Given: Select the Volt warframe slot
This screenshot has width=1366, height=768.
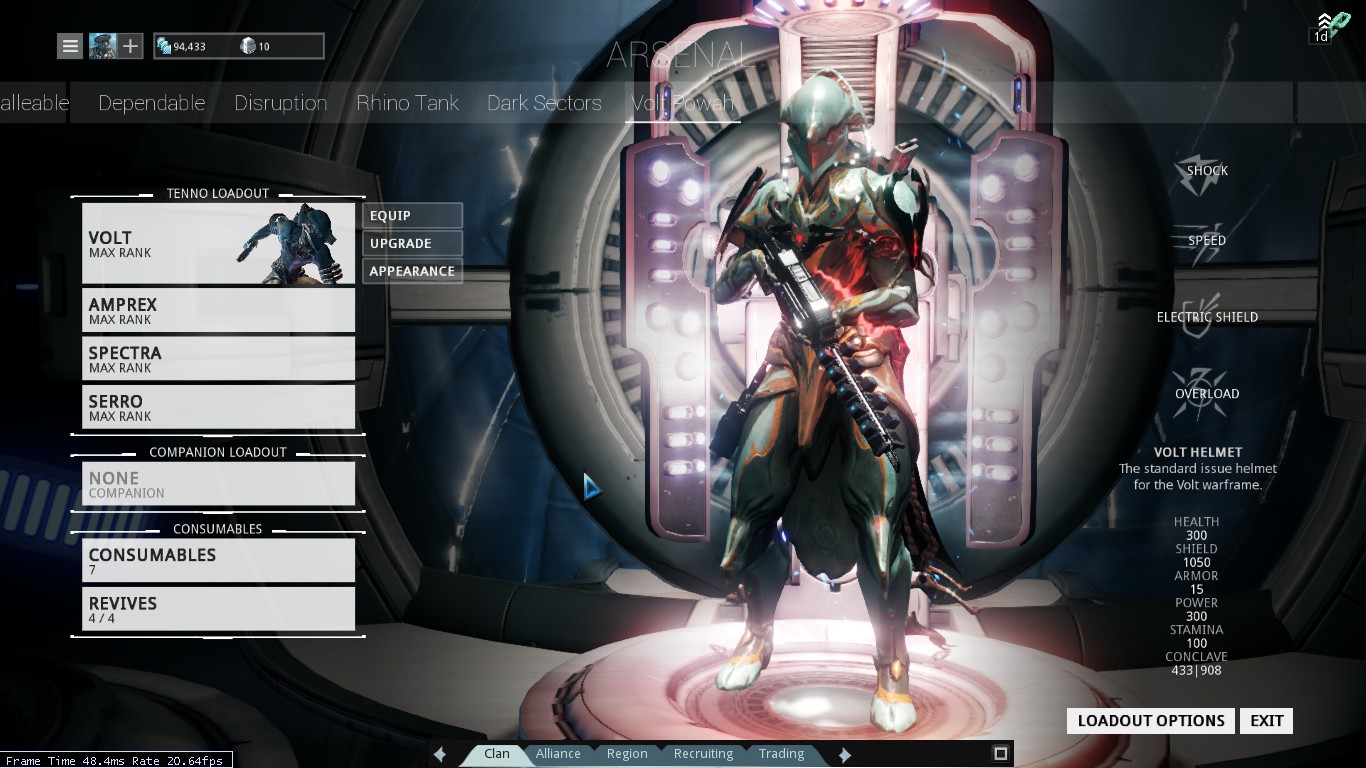Looking at the screenshot, I should tap(218, 244).
